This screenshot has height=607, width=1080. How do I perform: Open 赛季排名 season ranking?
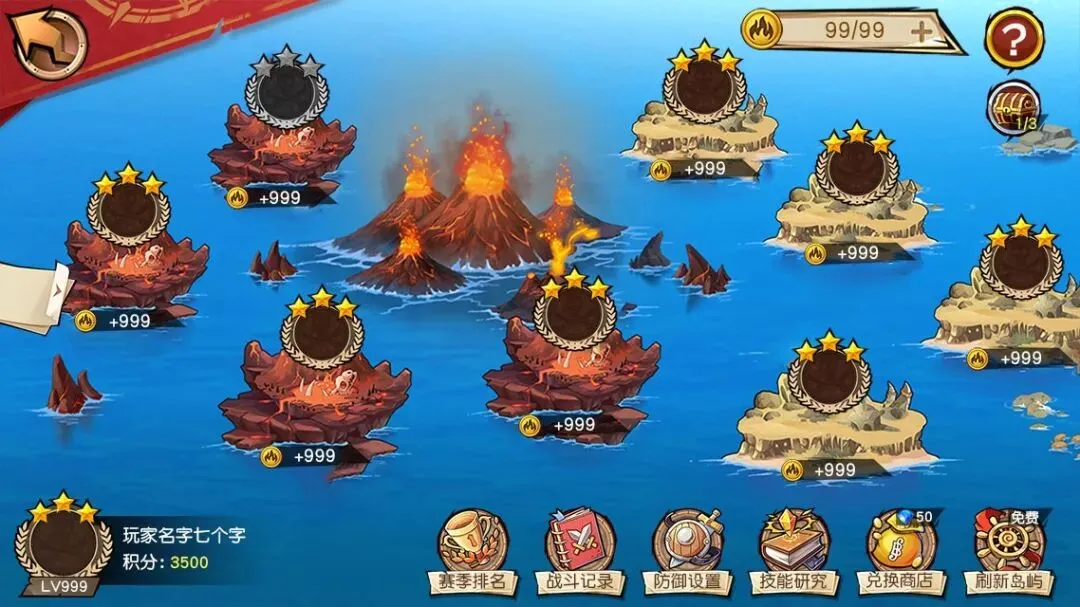[473, 552]
